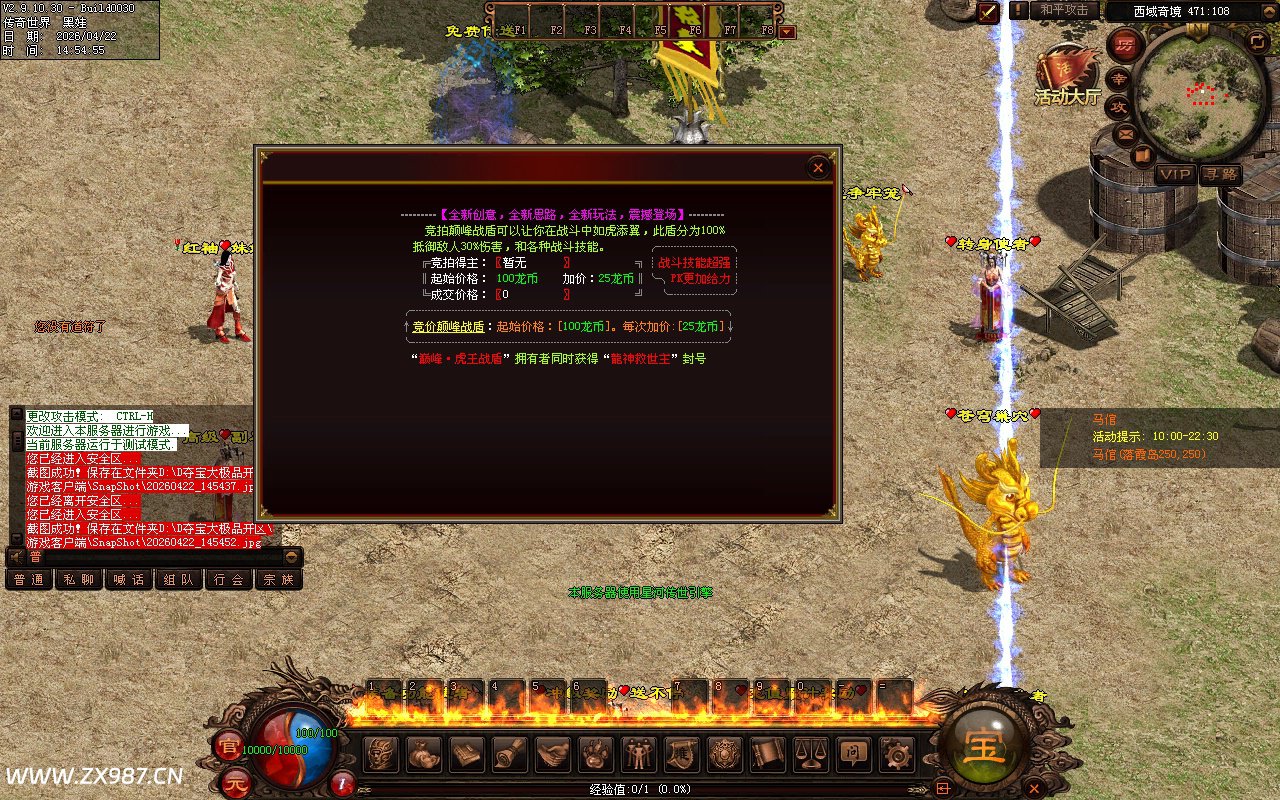Viewport: 1280px width, 800px height.
Task: Select the 行会 guild chat tab
Action: click(229, 579)
